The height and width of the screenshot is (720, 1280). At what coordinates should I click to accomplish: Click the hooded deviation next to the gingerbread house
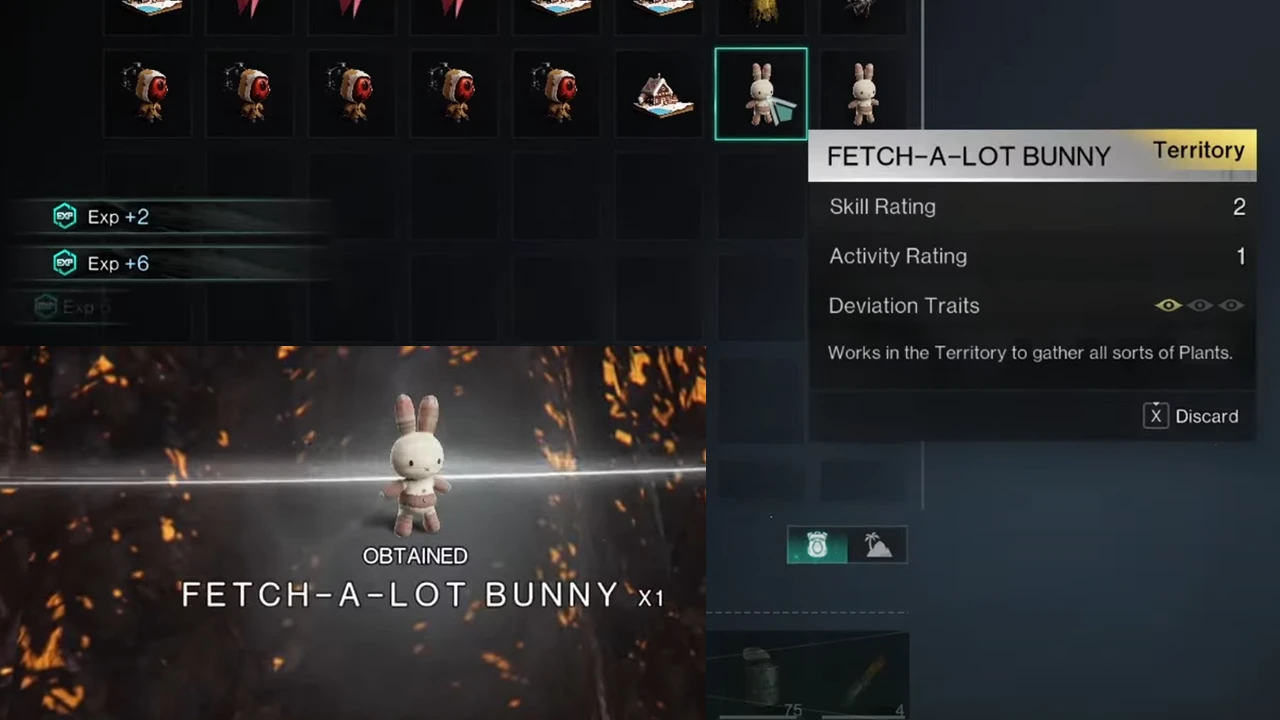(x=556, y=93)
